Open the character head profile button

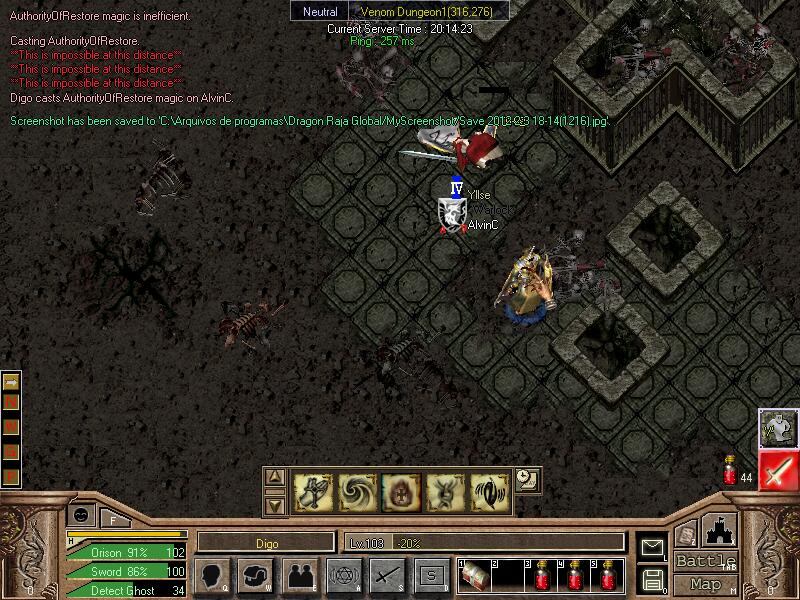pyautogui.click(x=211, y=576)
